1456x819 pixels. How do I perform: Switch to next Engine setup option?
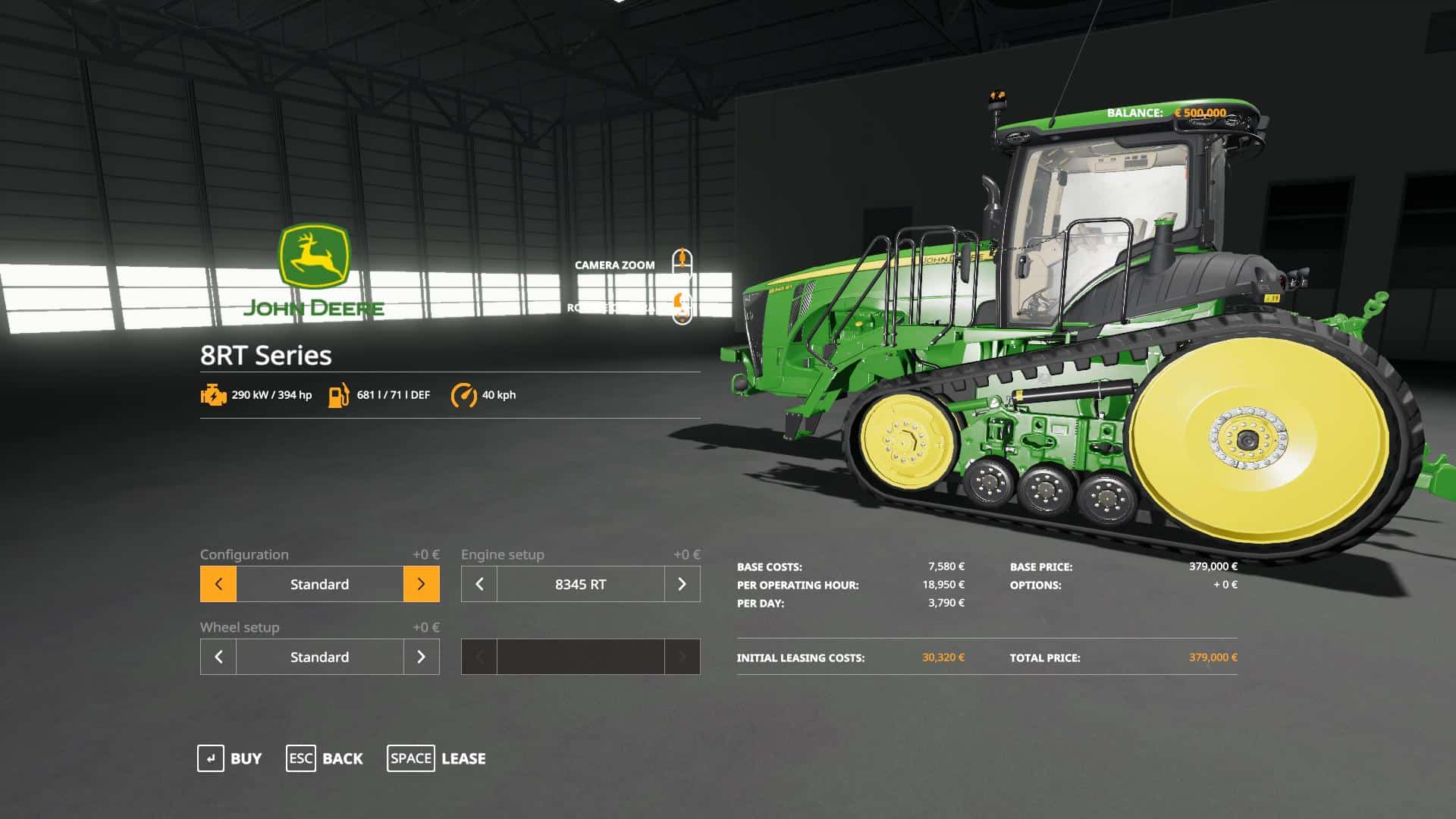click(x=682, y=584)
